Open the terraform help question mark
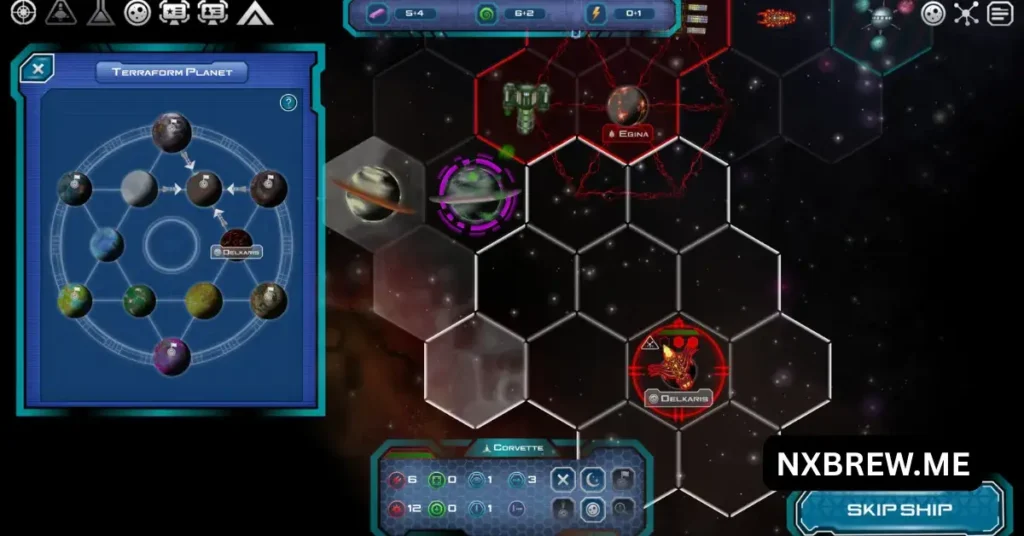 288,102
